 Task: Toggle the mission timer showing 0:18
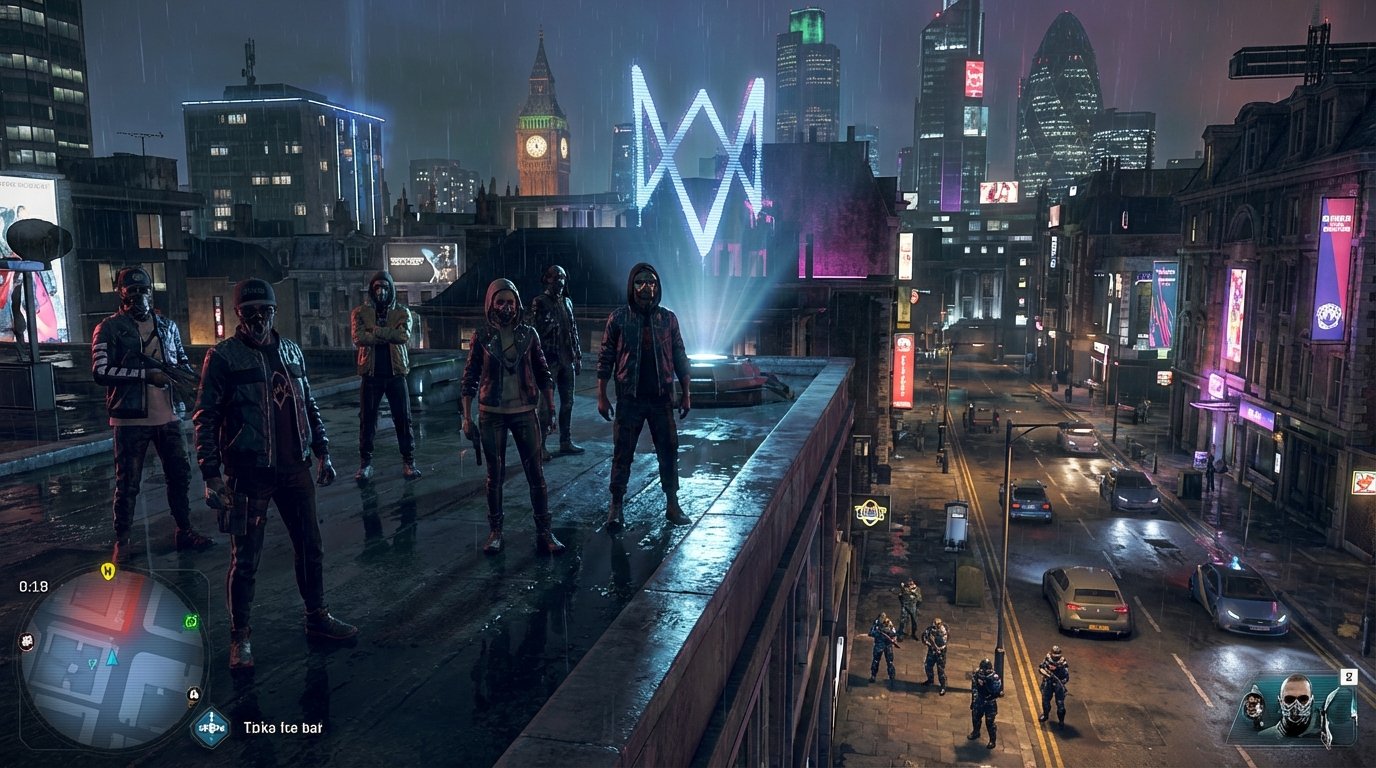[33, 586]
